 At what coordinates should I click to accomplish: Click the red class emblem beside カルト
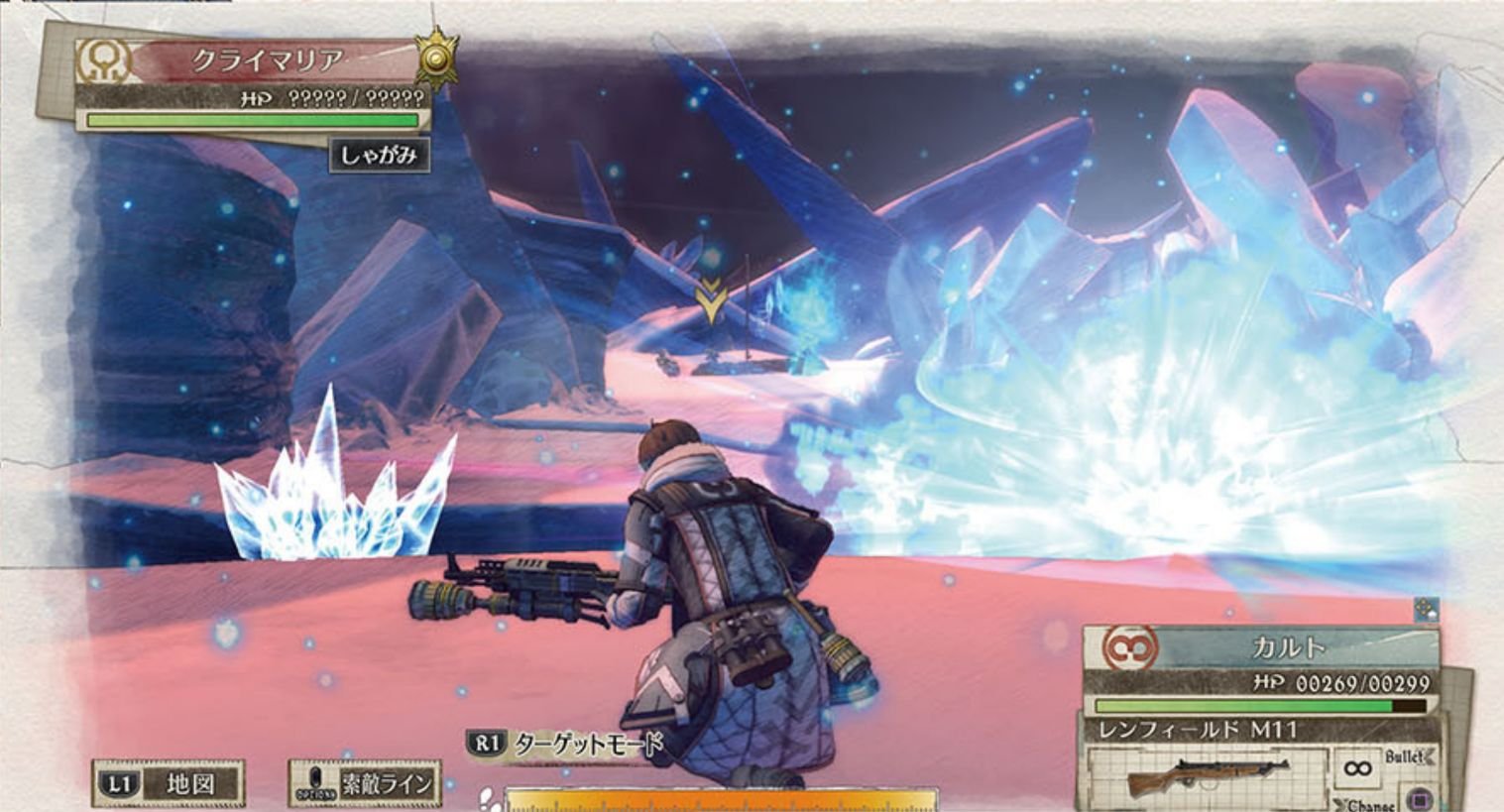pos(1129,647)
